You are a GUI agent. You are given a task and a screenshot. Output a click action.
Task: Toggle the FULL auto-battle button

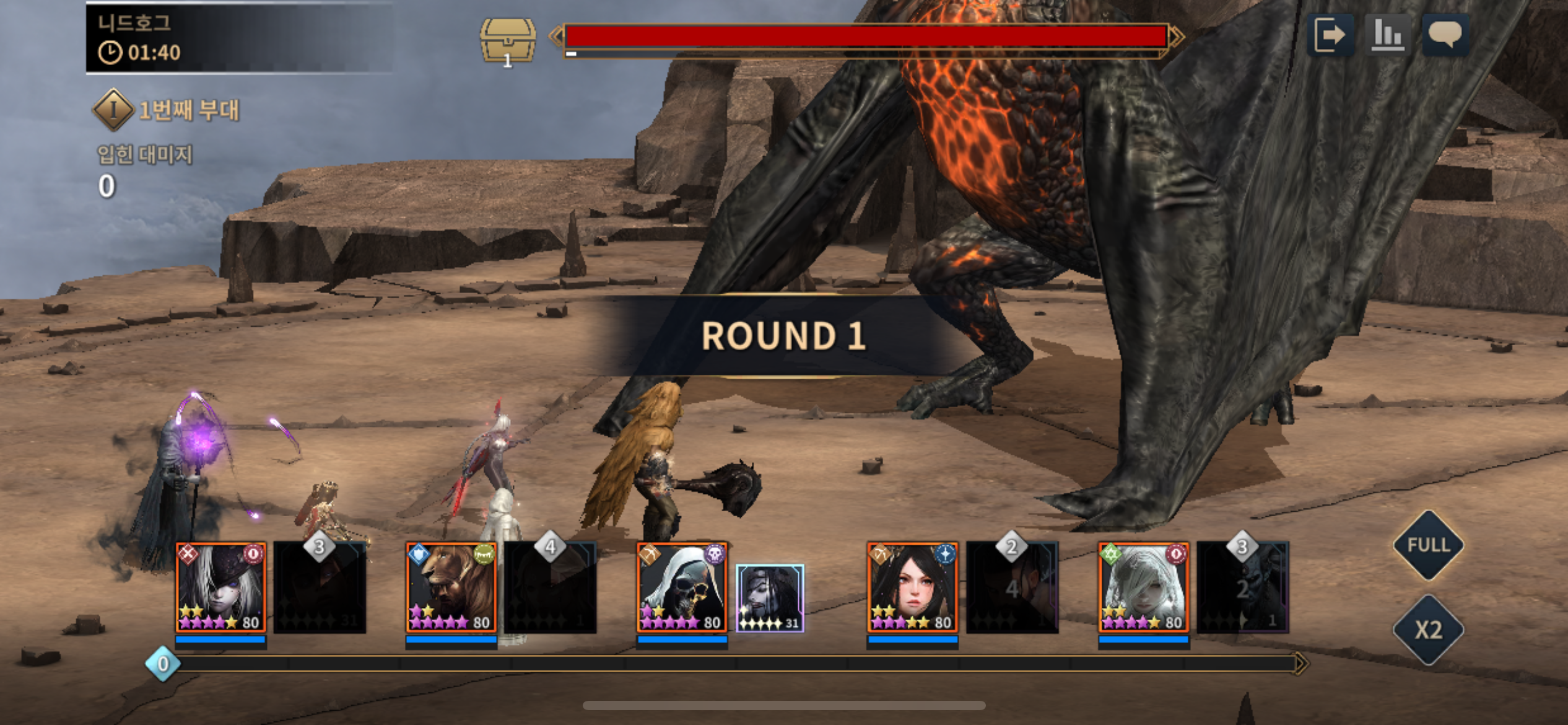click(x=1428, y=545)
